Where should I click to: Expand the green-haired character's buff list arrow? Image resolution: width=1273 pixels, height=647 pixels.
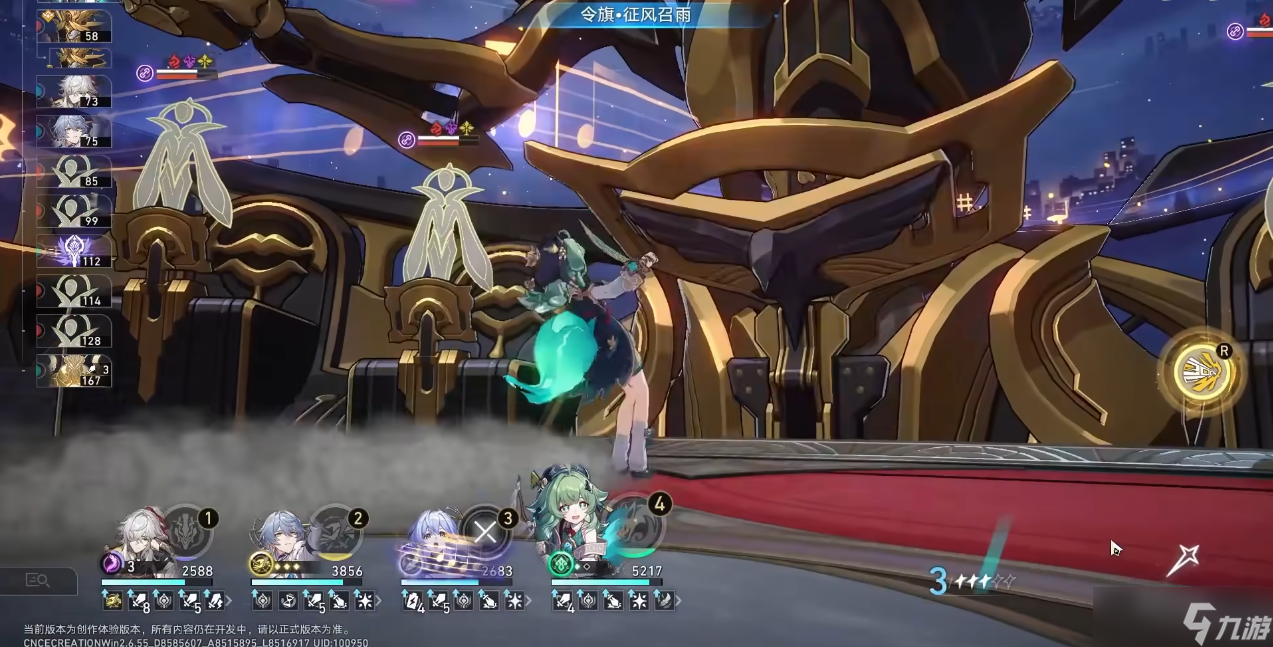click(678, 601)
